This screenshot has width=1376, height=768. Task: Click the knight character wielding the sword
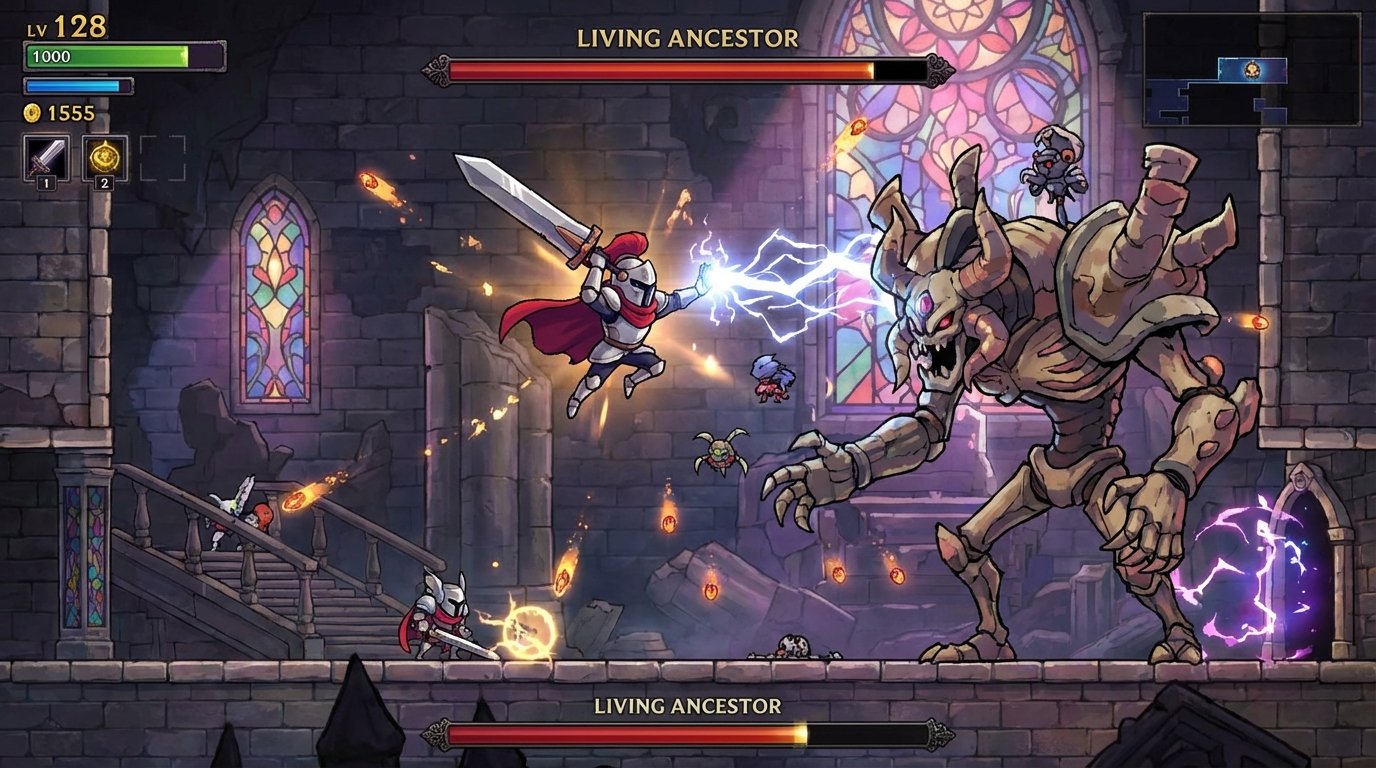(x=630, y=320)
